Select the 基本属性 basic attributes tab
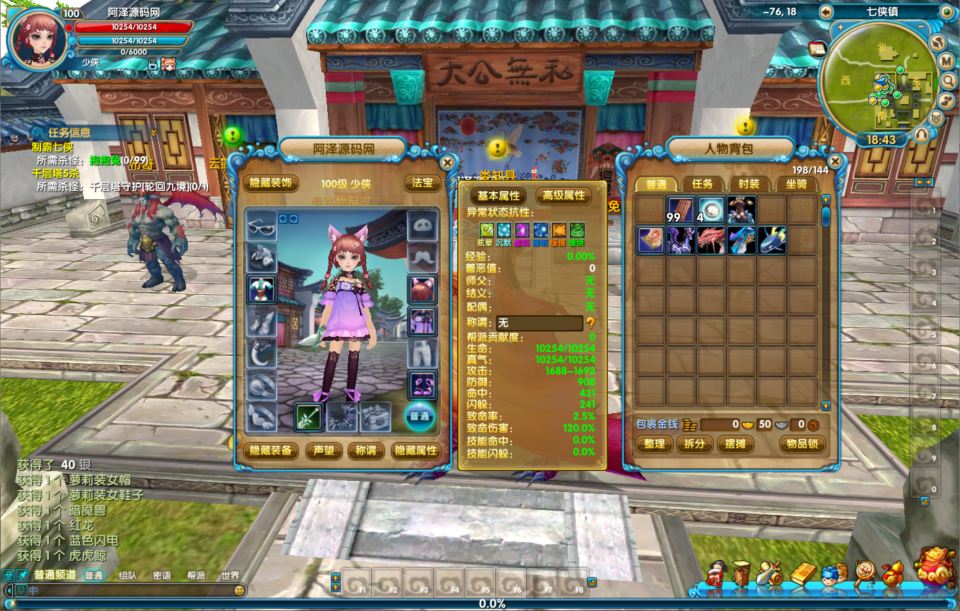 pyautogui.click(x=500, y=196)
